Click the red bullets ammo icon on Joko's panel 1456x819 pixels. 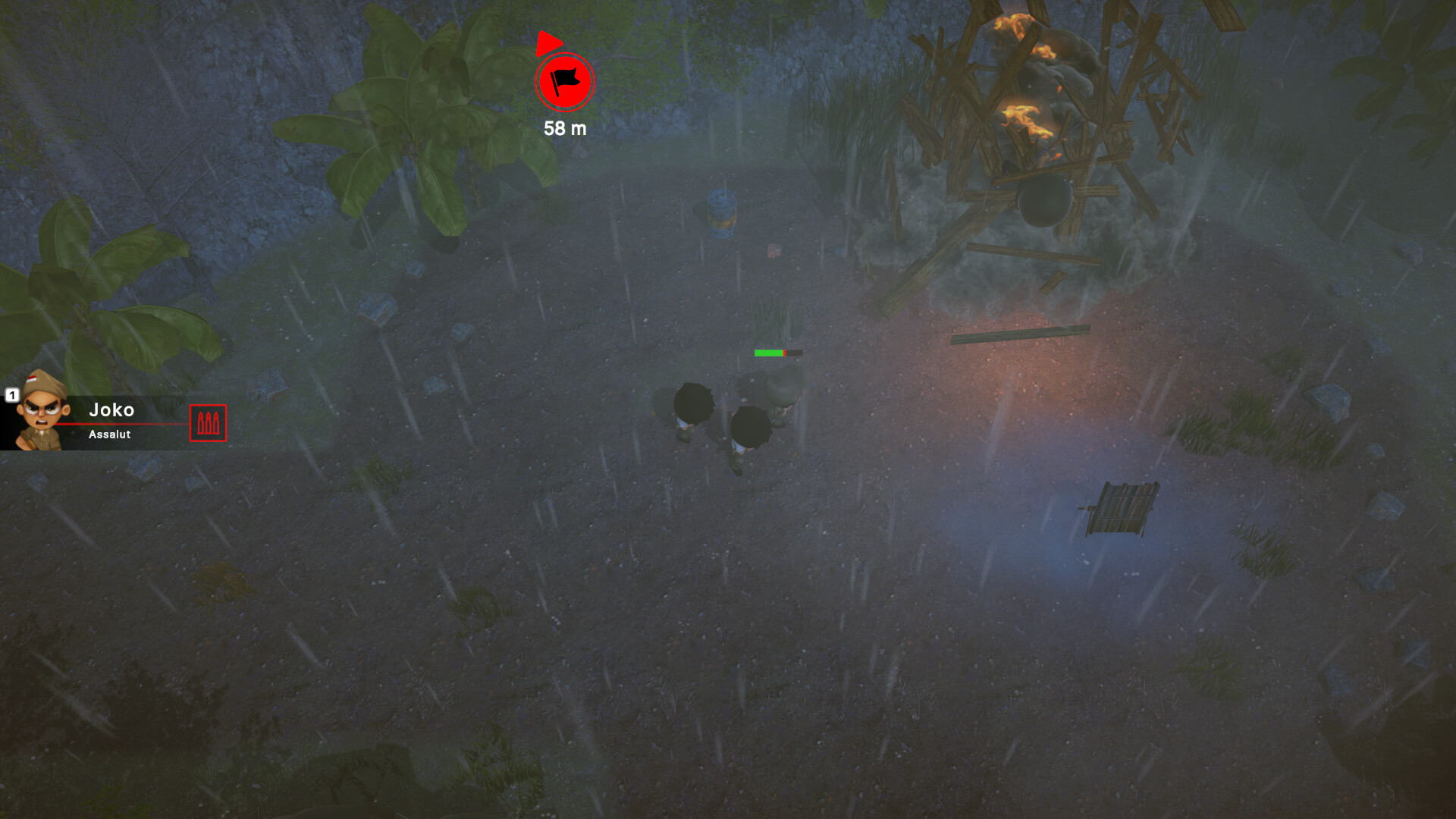[207, 423]
